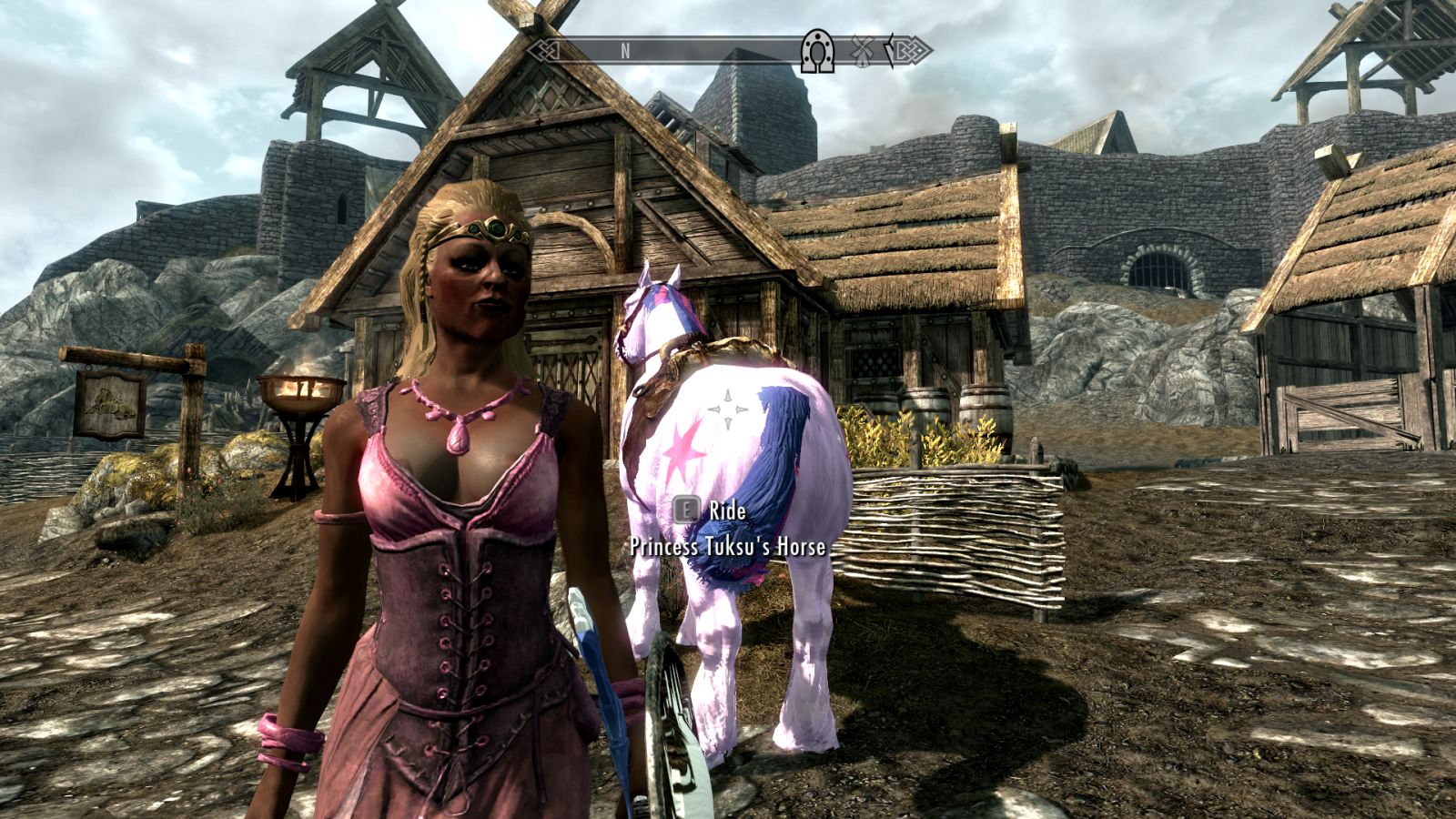This screenshot has height=819, width=1456.
Task: Click the horseshoe stable marker on the compass
Action: pyautogui.click(x=817, y=52)
